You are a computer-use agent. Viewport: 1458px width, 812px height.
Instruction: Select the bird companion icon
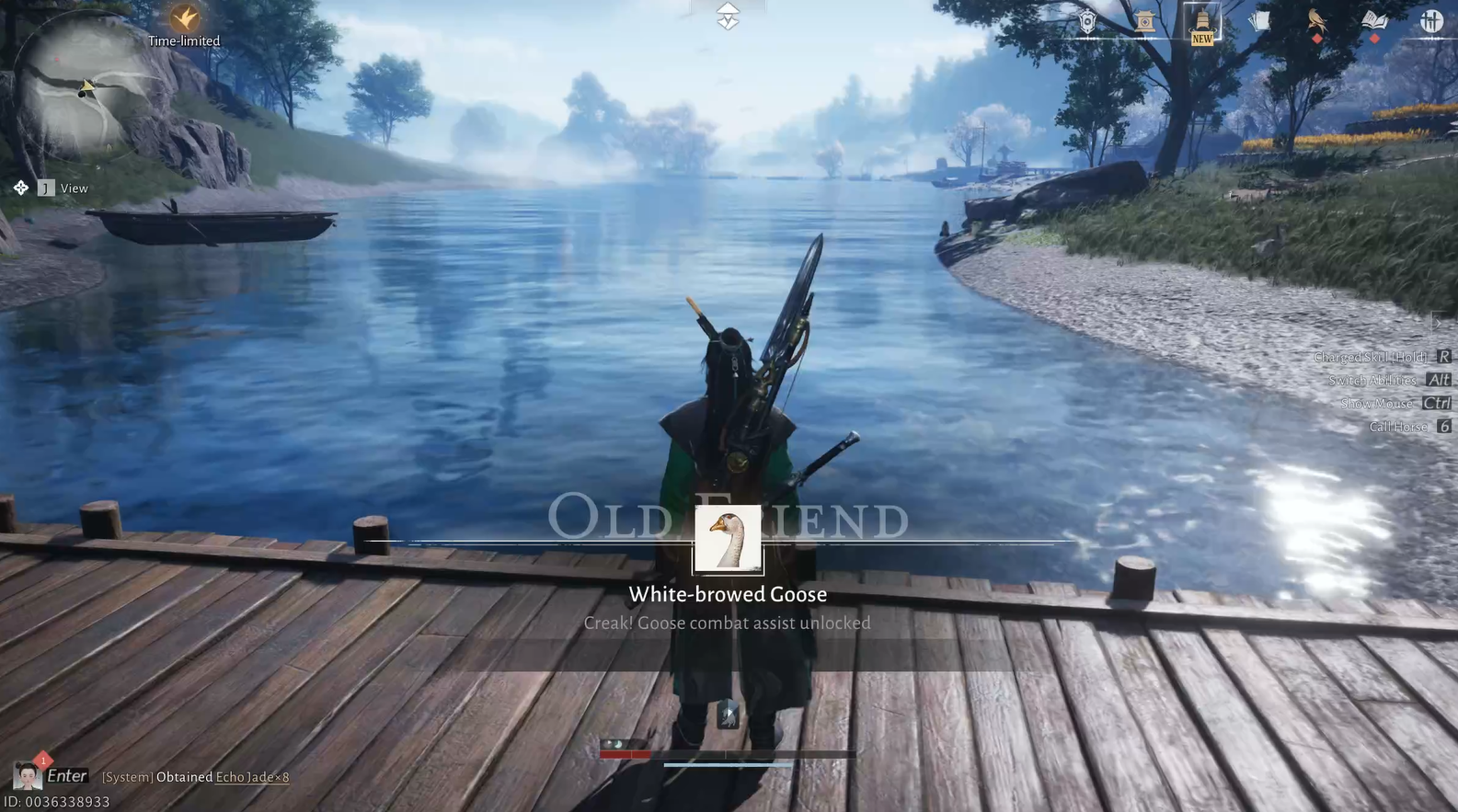tap(1315, 18)
